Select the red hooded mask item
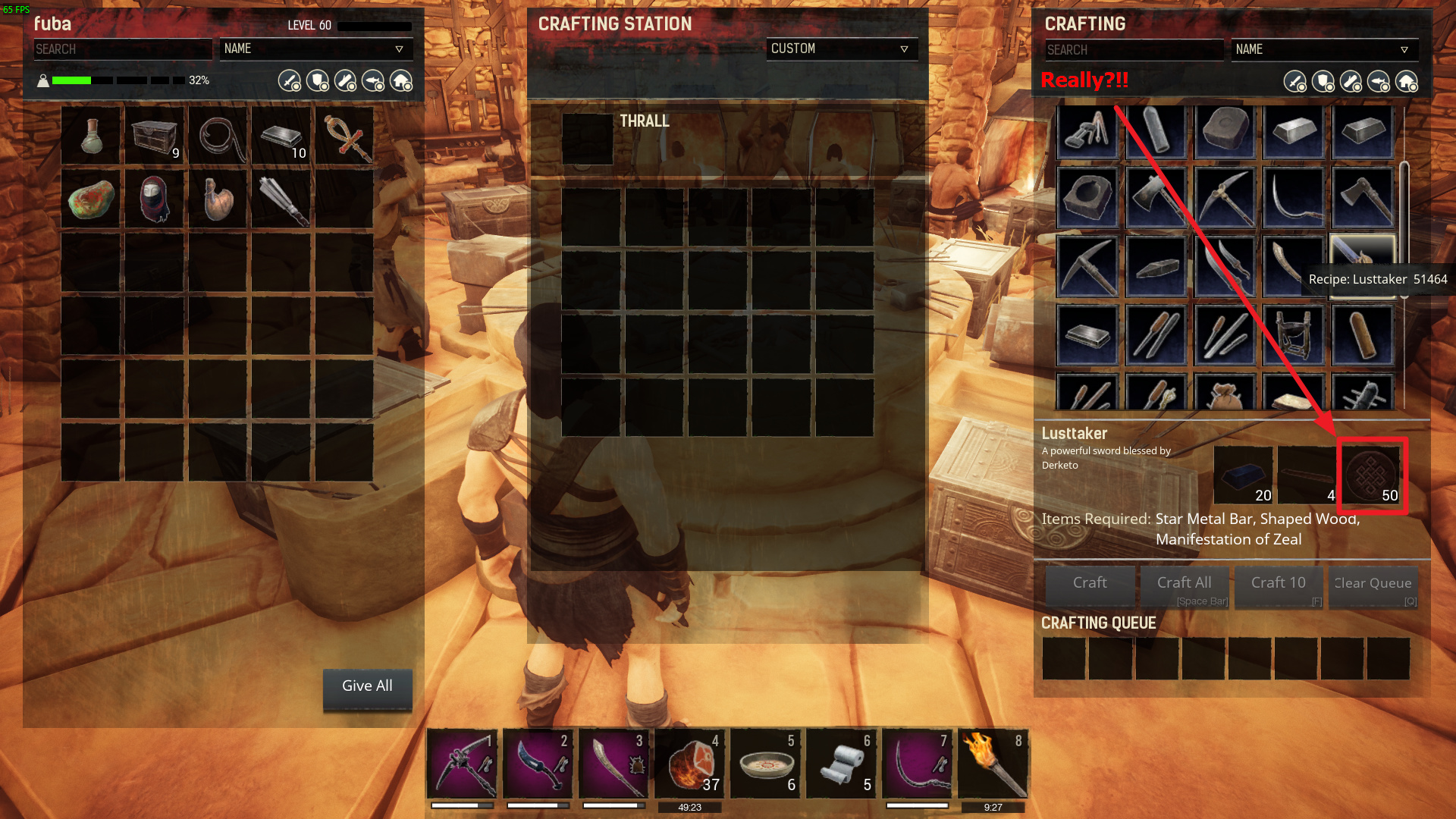1456x819 pixels. pyautogui.click(x=155, y=199)
